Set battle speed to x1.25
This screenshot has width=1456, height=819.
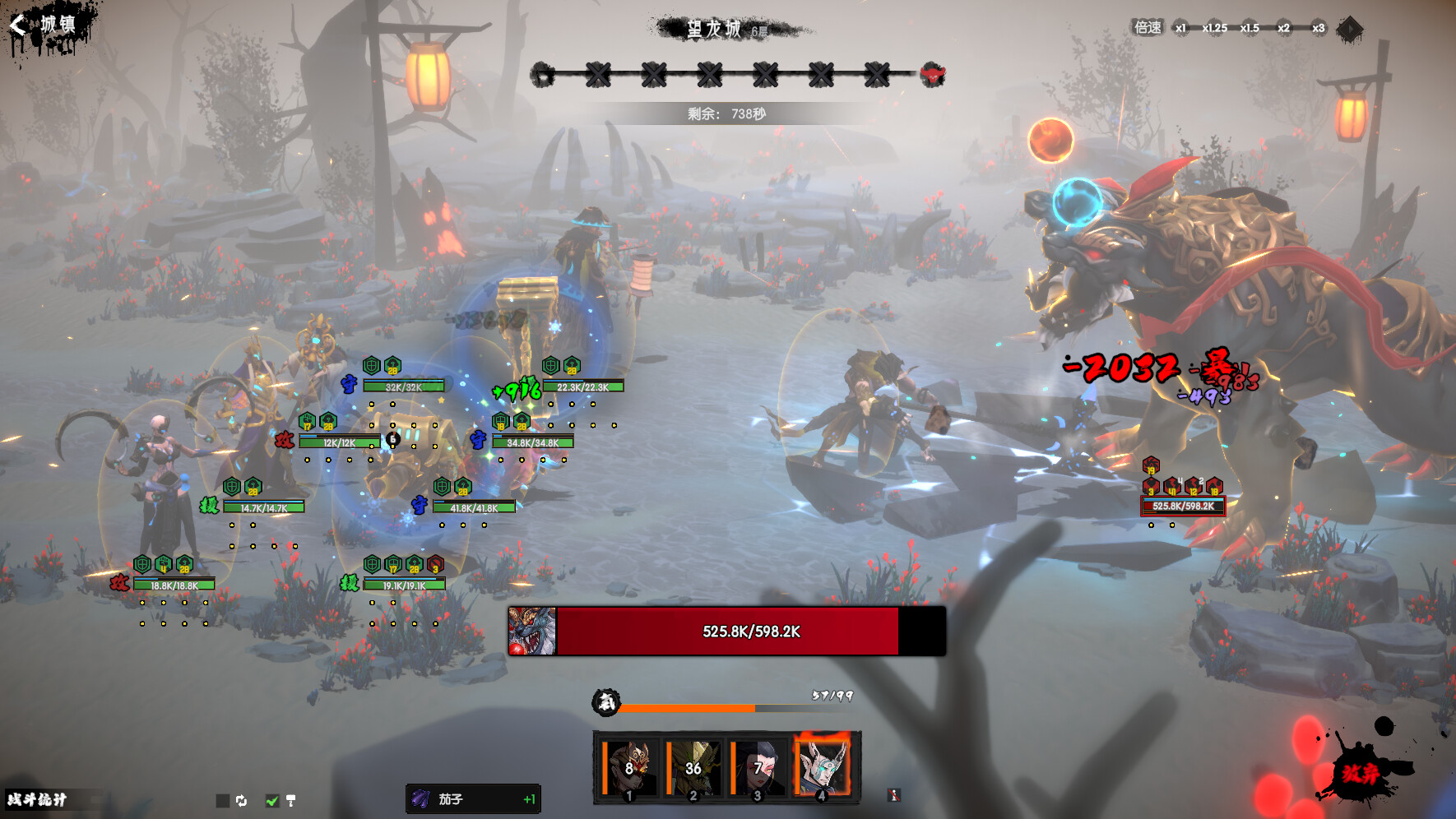1214,28
